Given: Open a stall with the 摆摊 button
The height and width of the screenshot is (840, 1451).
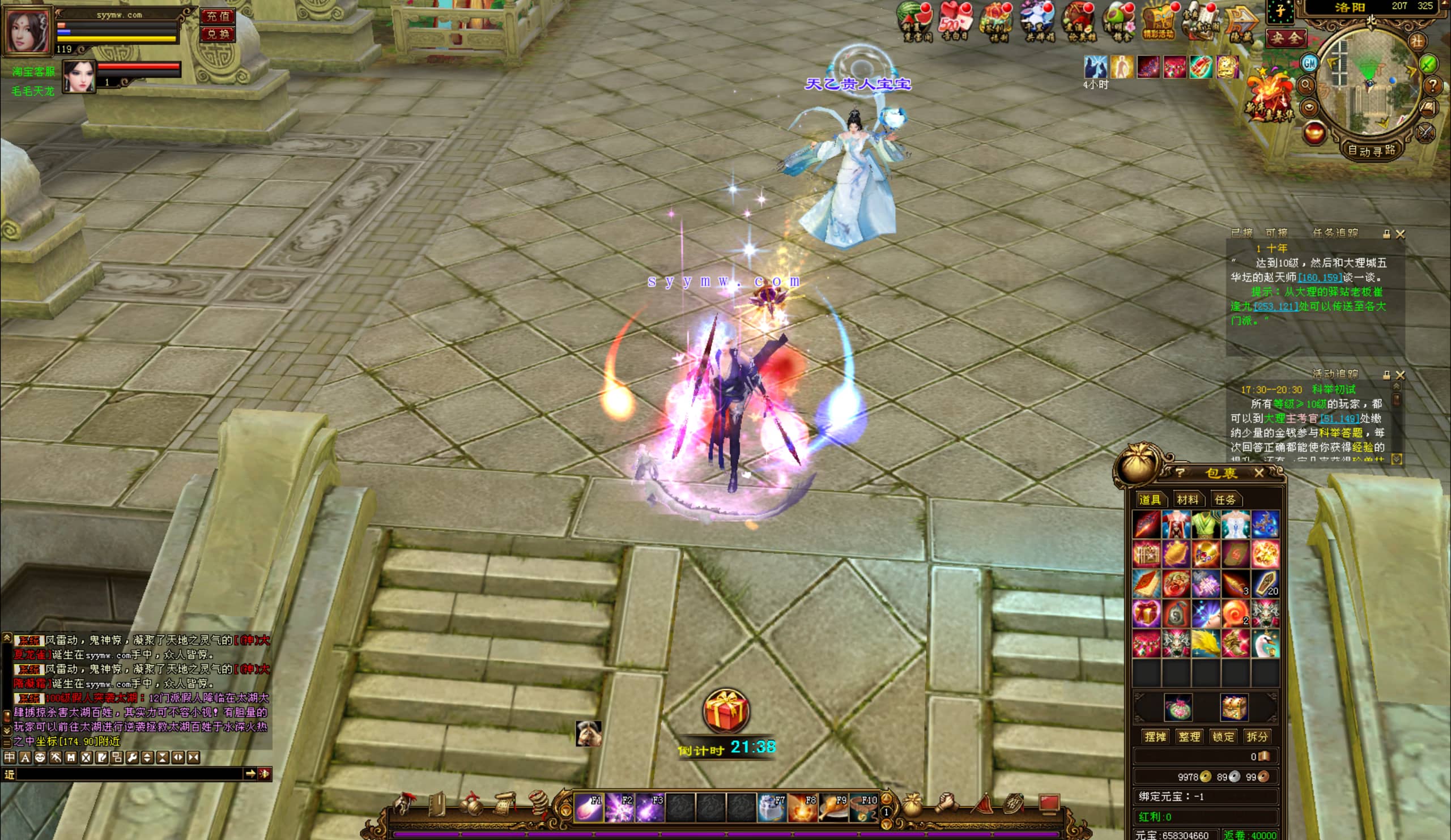Looking at the screenshot, I should (1155, 736).
